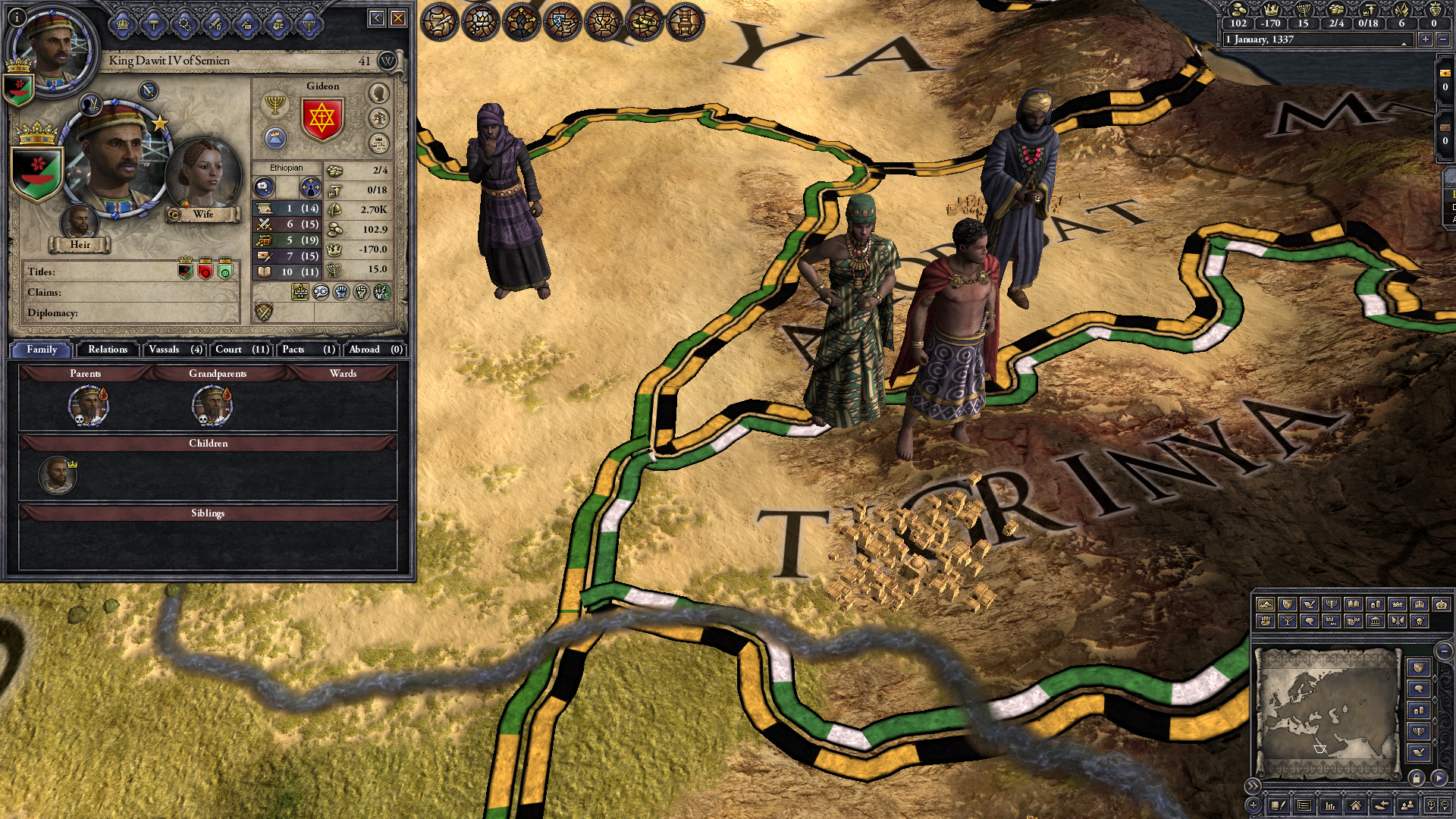Collapse the minimap using the minus button
The image size is (1456, 819).
(x=1442, y=651)
